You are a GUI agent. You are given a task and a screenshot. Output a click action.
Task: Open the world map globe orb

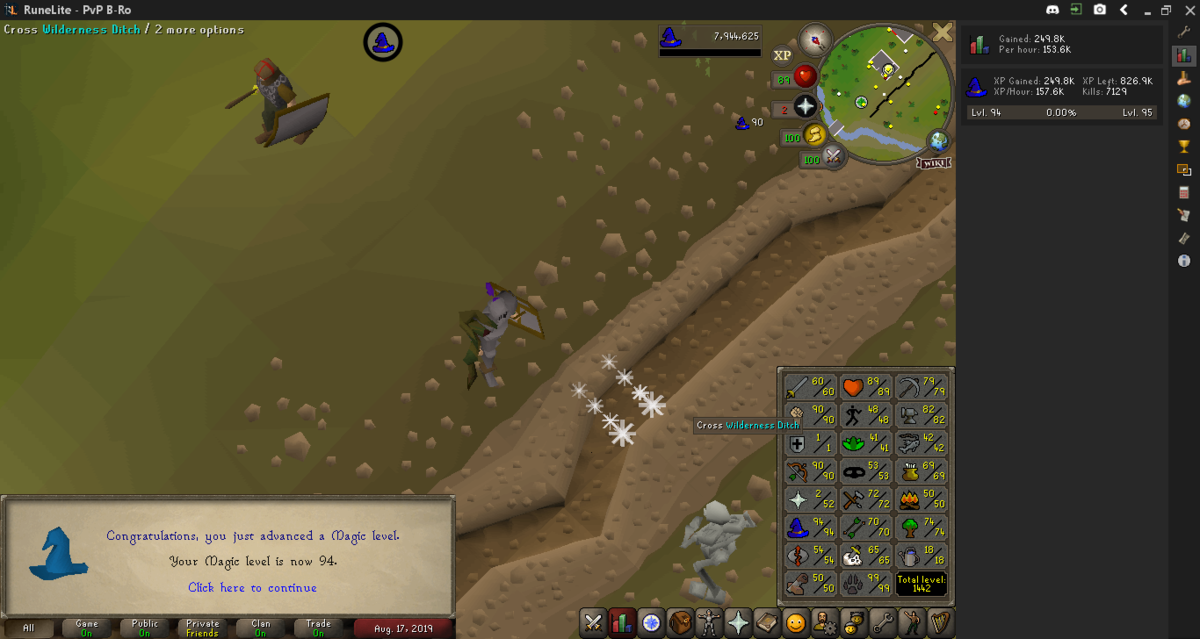pos(938,140)
